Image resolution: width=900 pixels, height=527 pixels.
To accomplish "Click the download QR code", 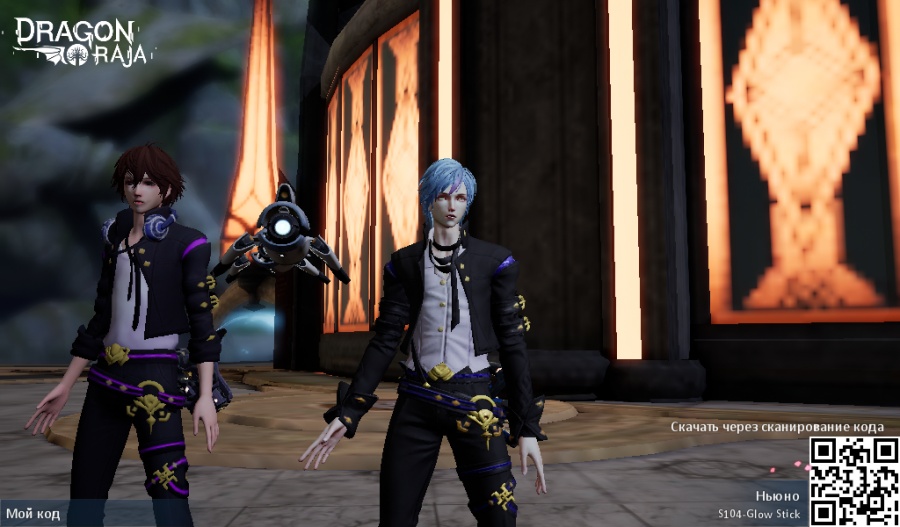I will 853,481.
